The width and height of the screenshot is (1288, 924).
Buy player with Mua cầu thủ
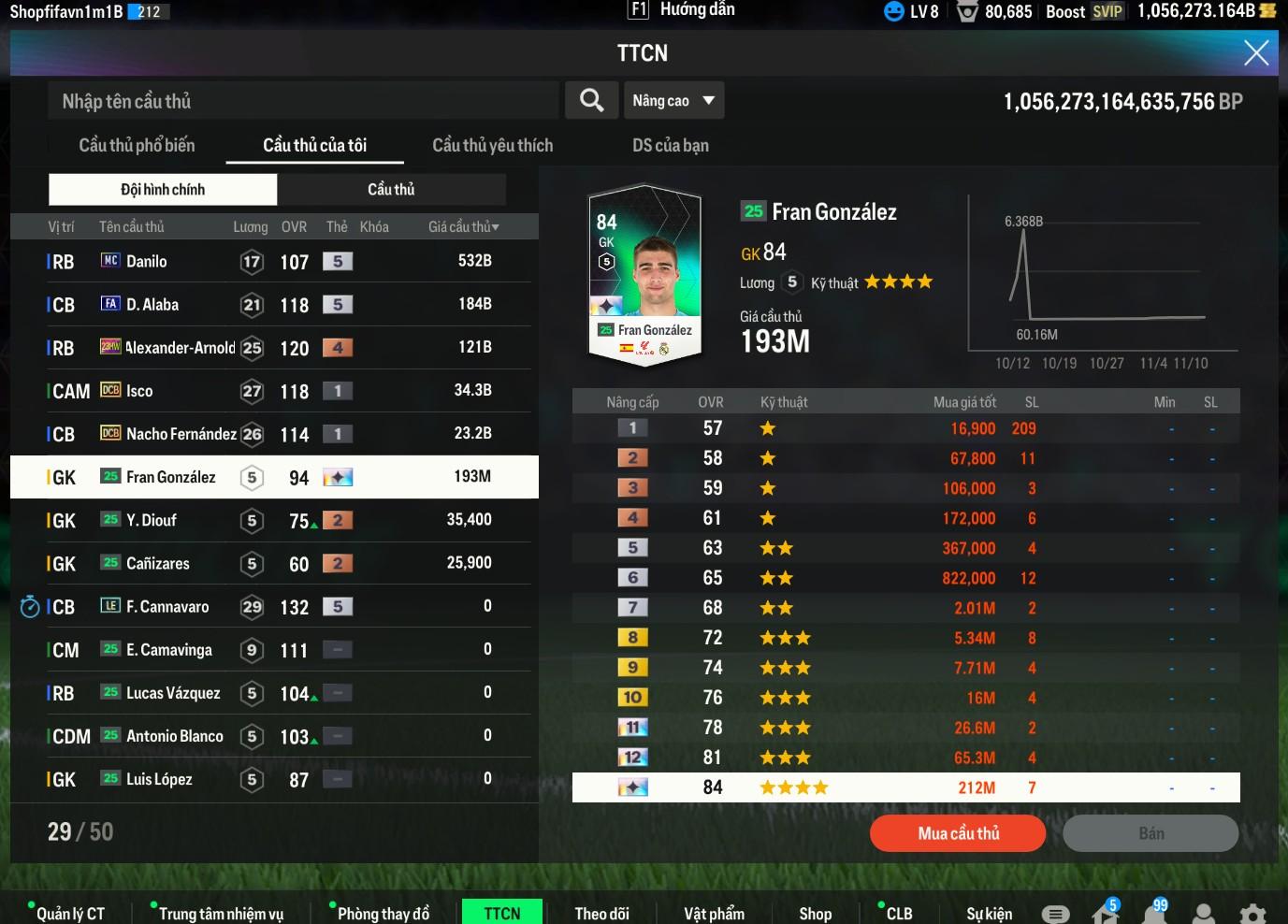tap(958, 833)
